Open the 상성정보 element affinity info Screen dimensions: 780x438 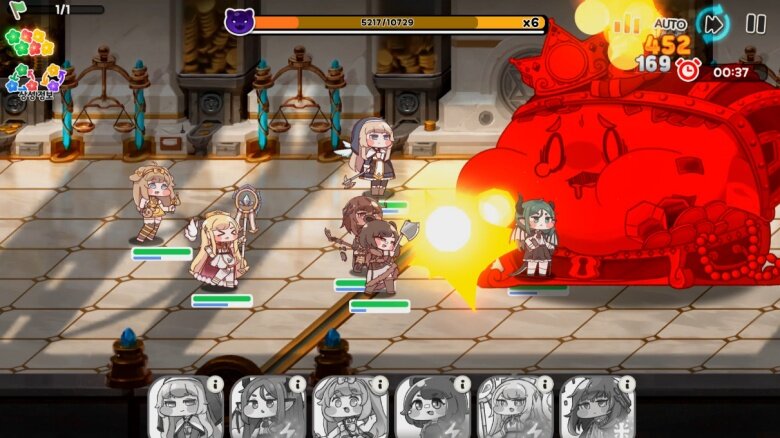tap(34, 81)
